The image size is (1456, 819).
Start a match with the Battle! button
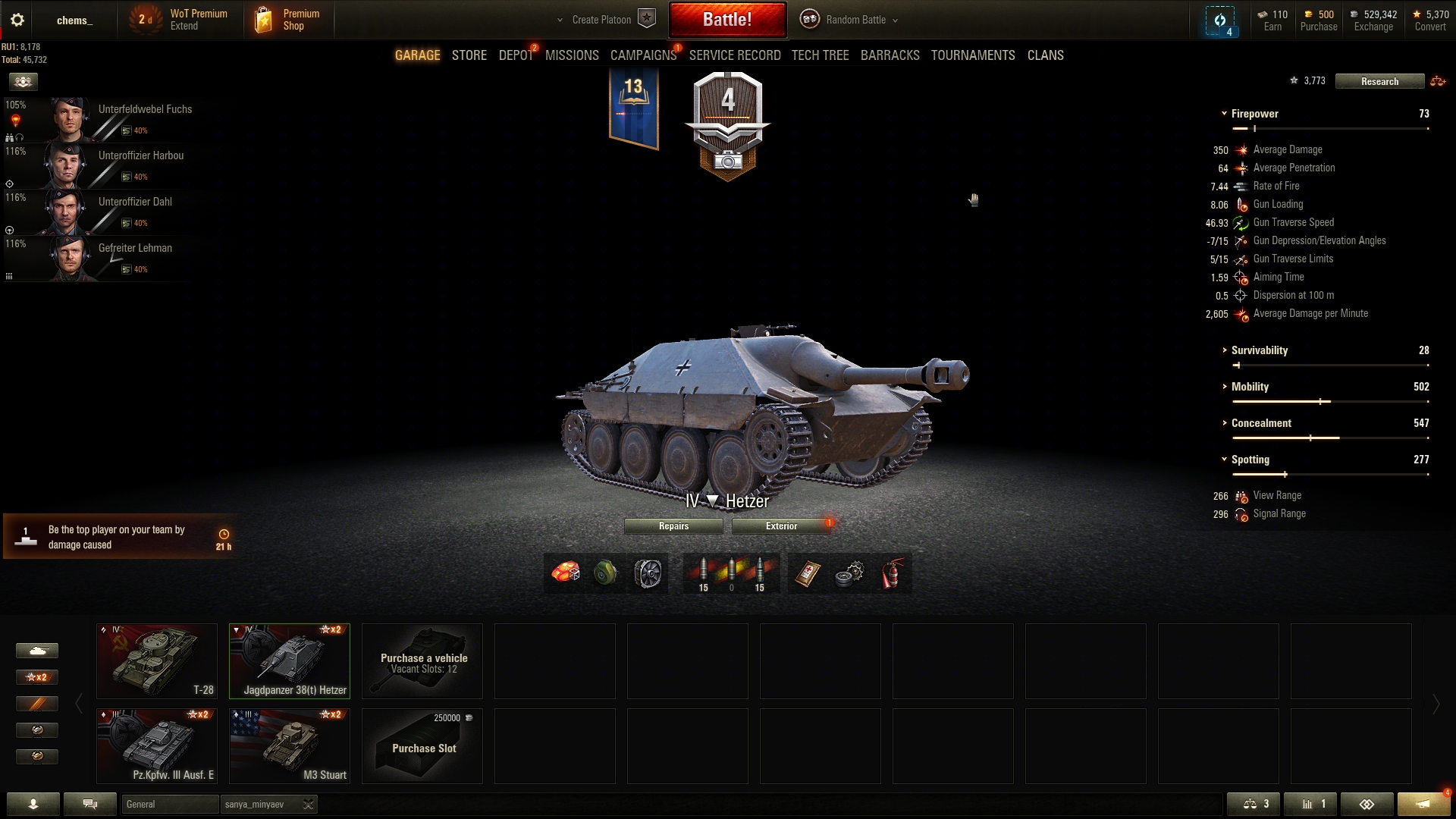(727, 20)
